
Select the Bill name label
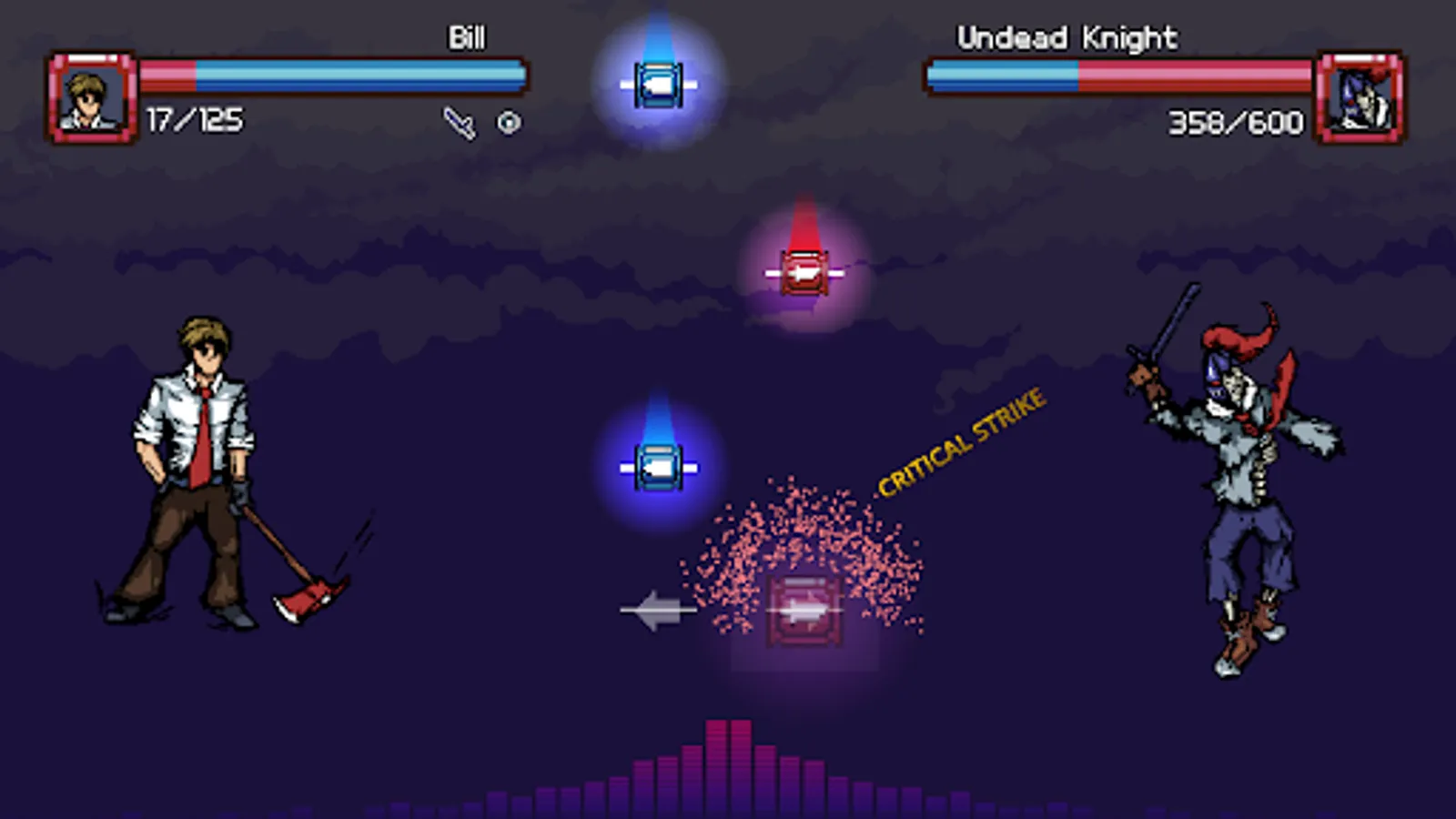pos(466,38)
